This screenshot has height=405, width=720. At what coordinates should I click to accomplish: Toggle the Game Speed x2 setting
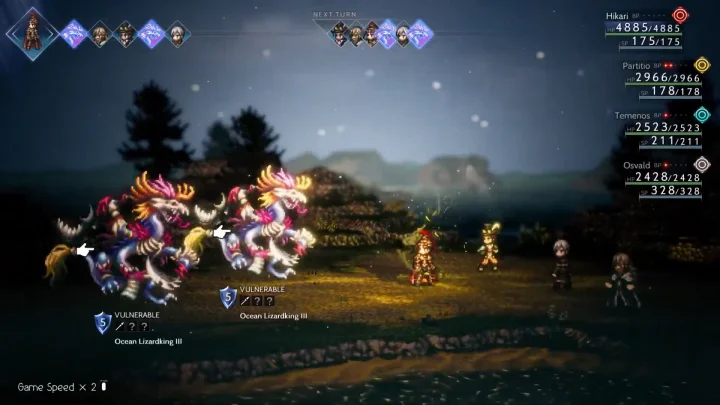[61, 386]
